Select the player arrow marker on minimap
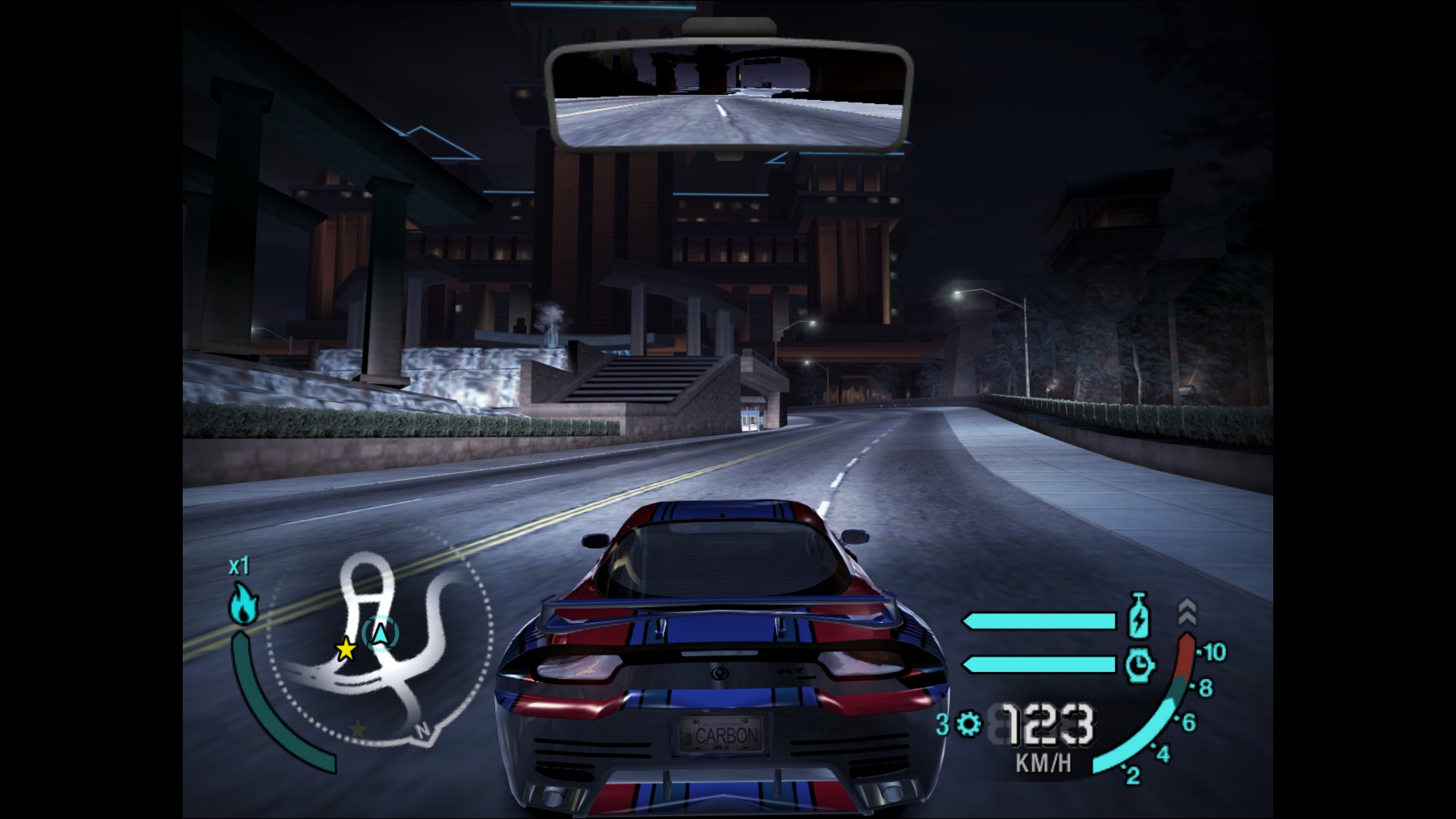 point(380,633)
